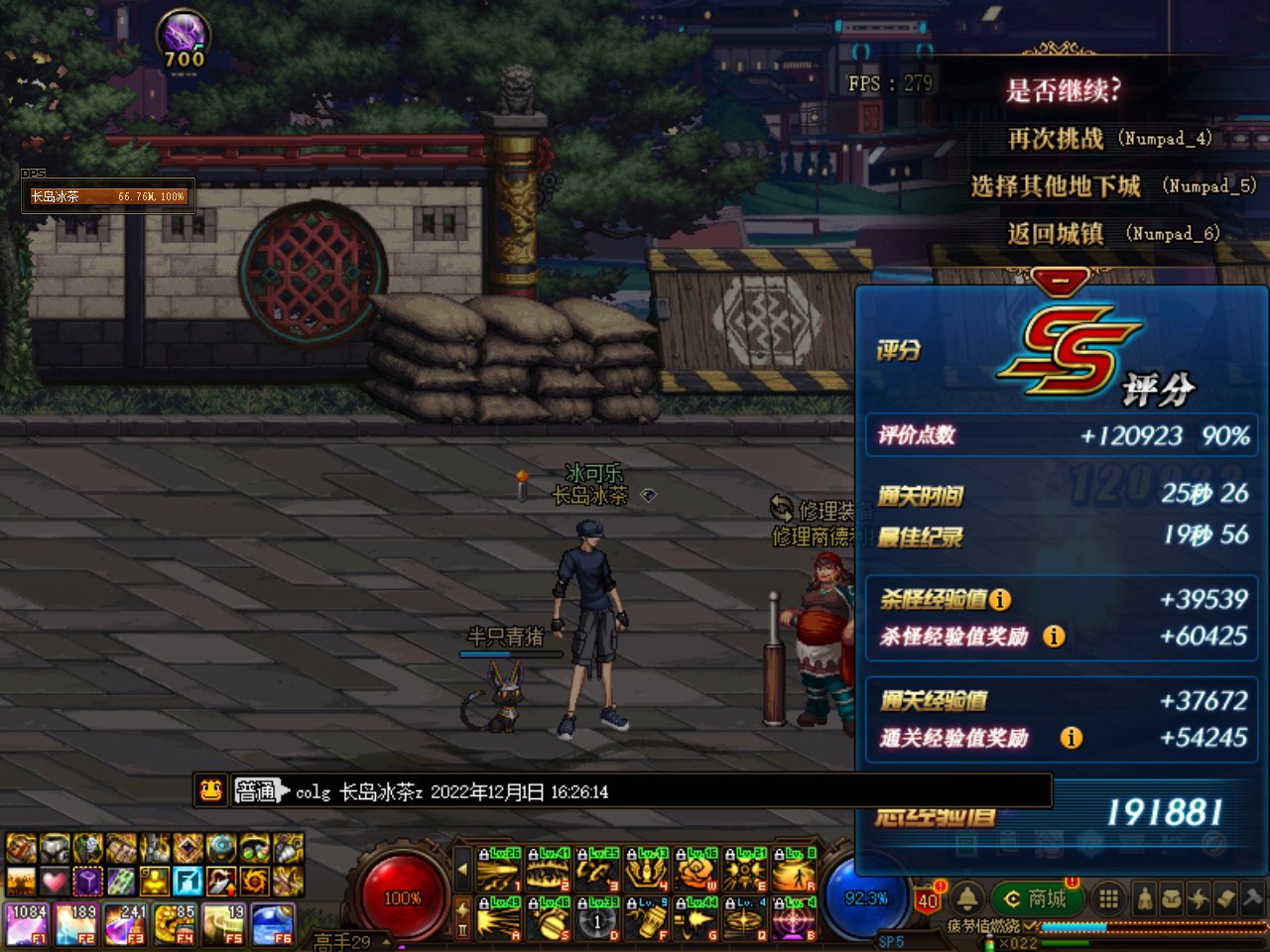Viewport: 1270px width, 952px height.
Task: Open the character silhouette menu icon
Action: point(1145,898)
